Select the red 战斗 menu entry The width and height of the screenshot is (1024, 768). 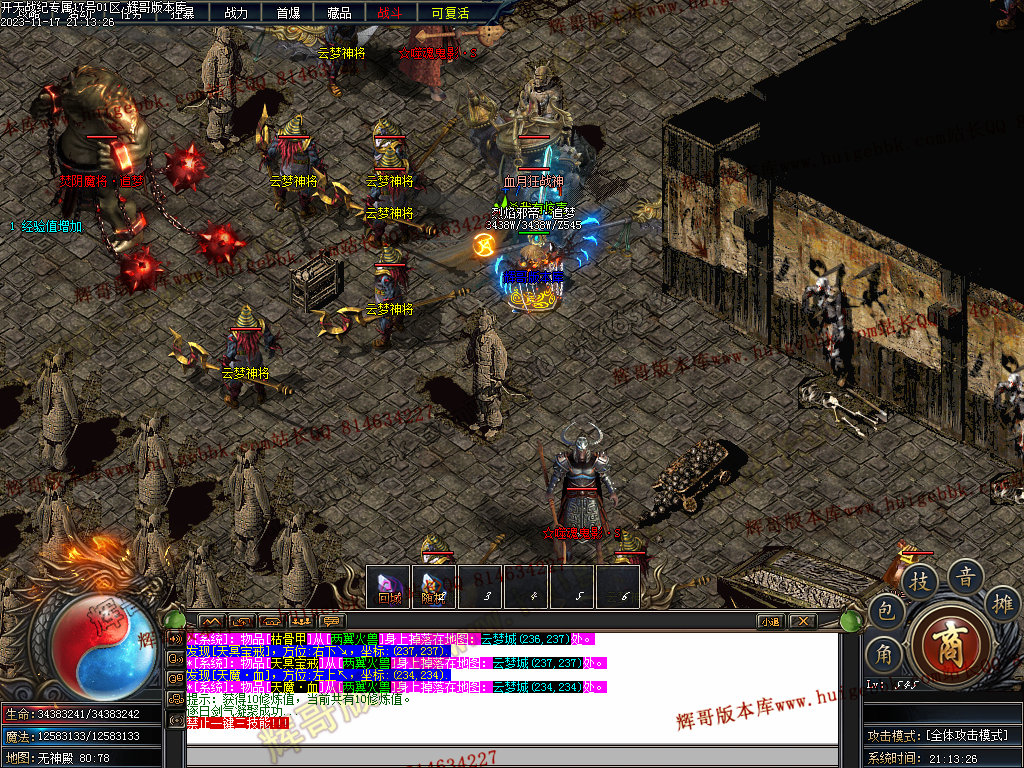click(x=391, y=13)
